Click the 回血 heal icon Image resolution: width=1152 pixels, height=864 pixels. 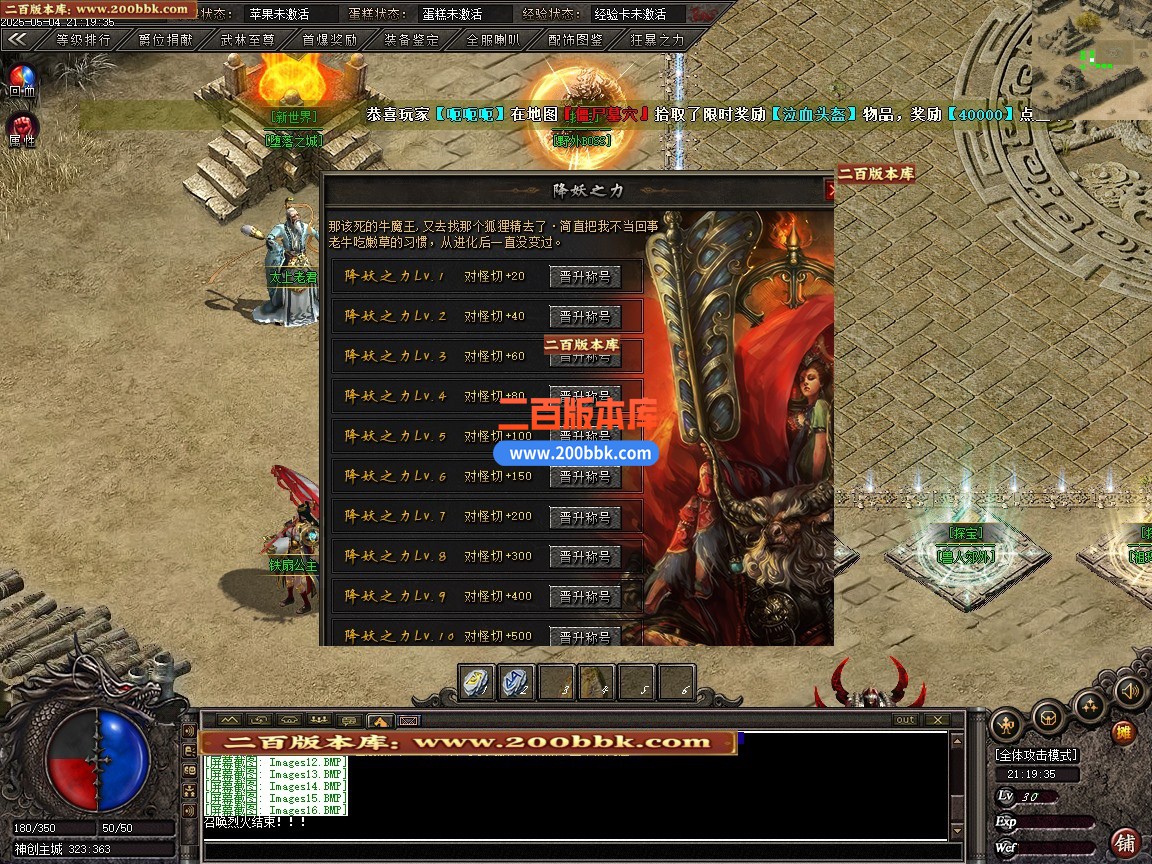22,79
